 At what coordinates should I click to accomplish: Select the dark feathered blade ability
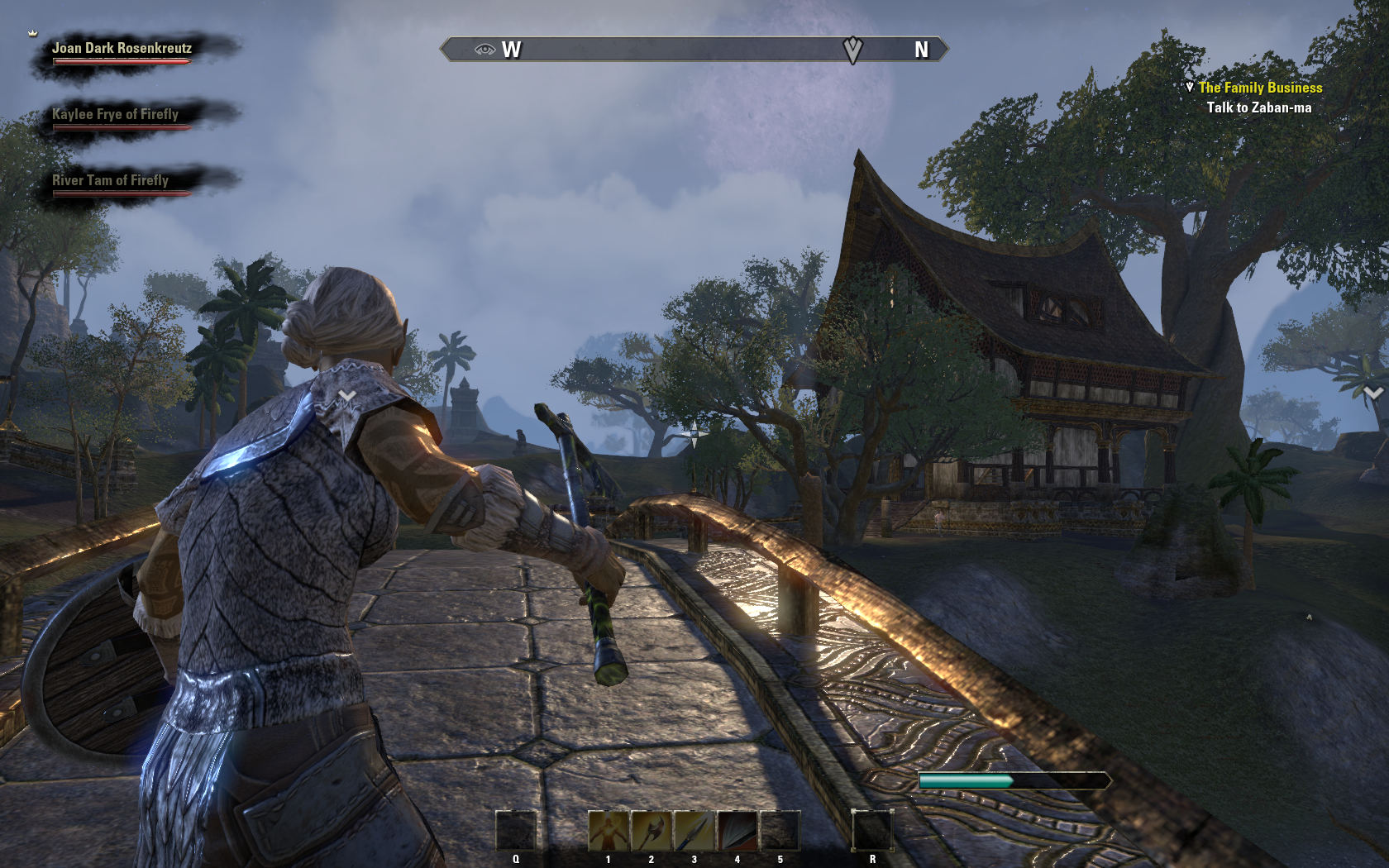(x=737, y=830)
